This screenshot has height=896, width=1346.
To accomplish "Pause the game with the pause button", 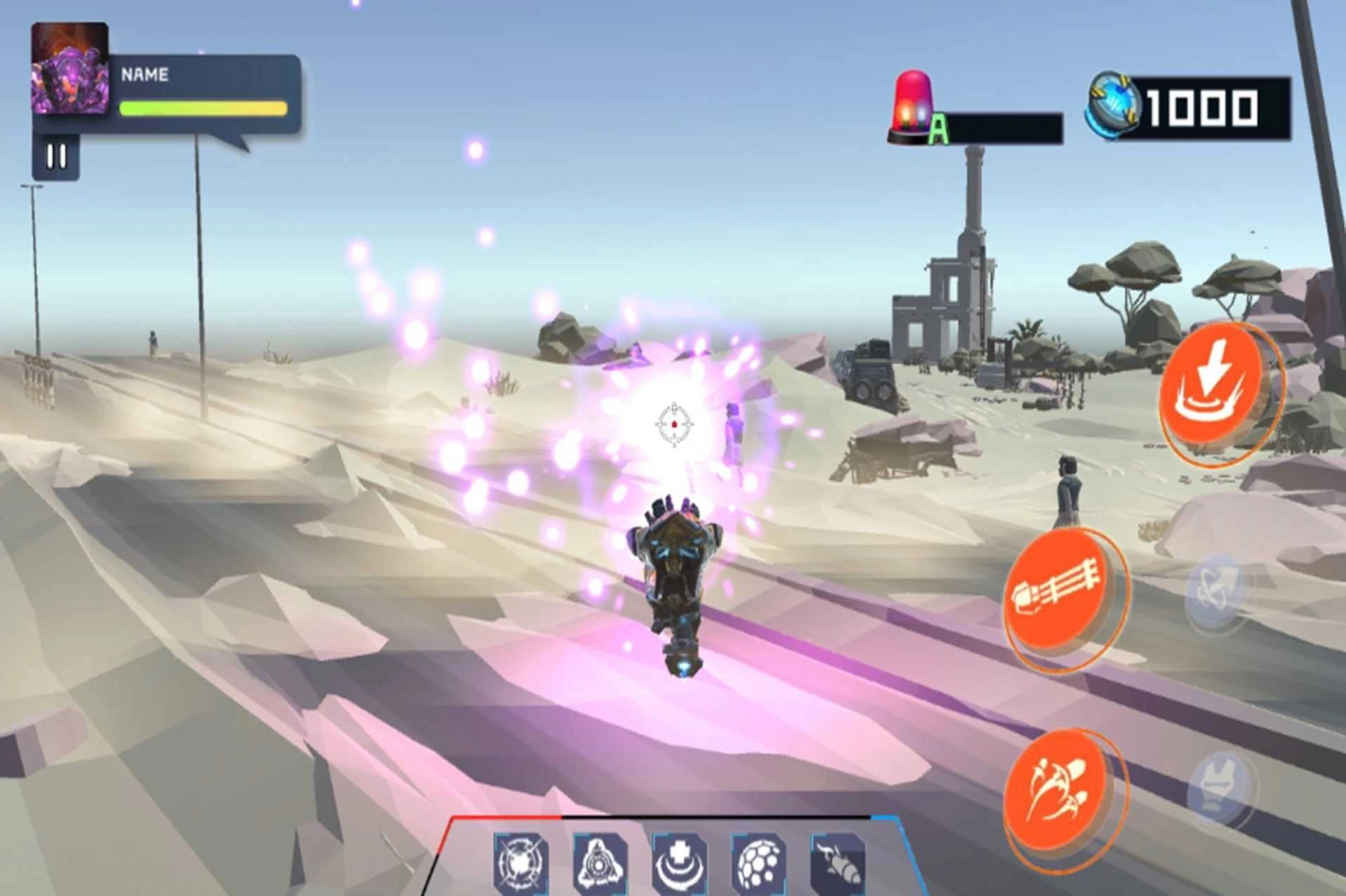I will click(56, 156).
